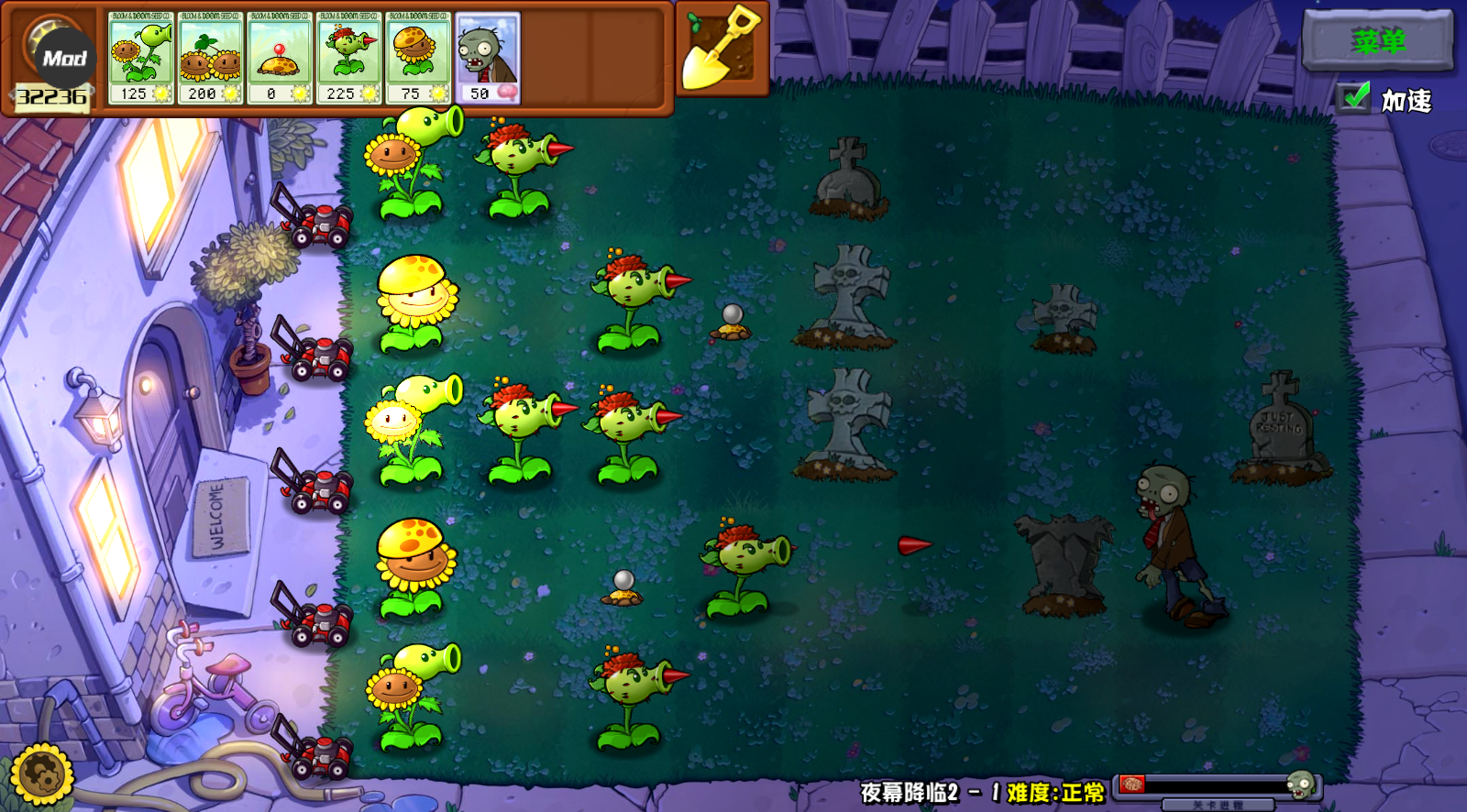Pick the 200-sun twin sunflower seed packet
Screen dimensions: 1467x812
[x=210, y=57]
